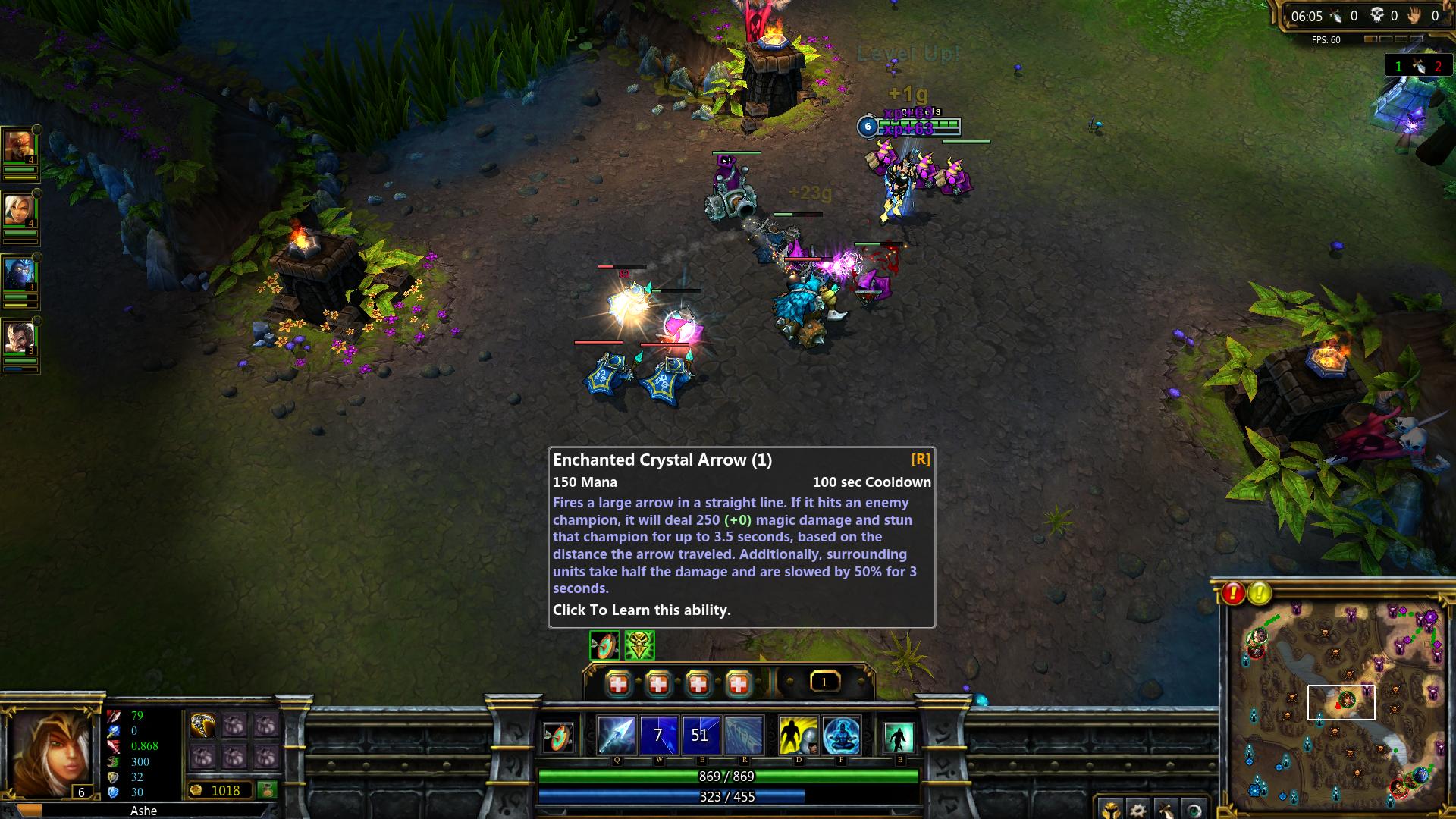Activate the red alert ping button
Image resolution: width=1456 pixels, height=819 pixels.
(1233, 593)
